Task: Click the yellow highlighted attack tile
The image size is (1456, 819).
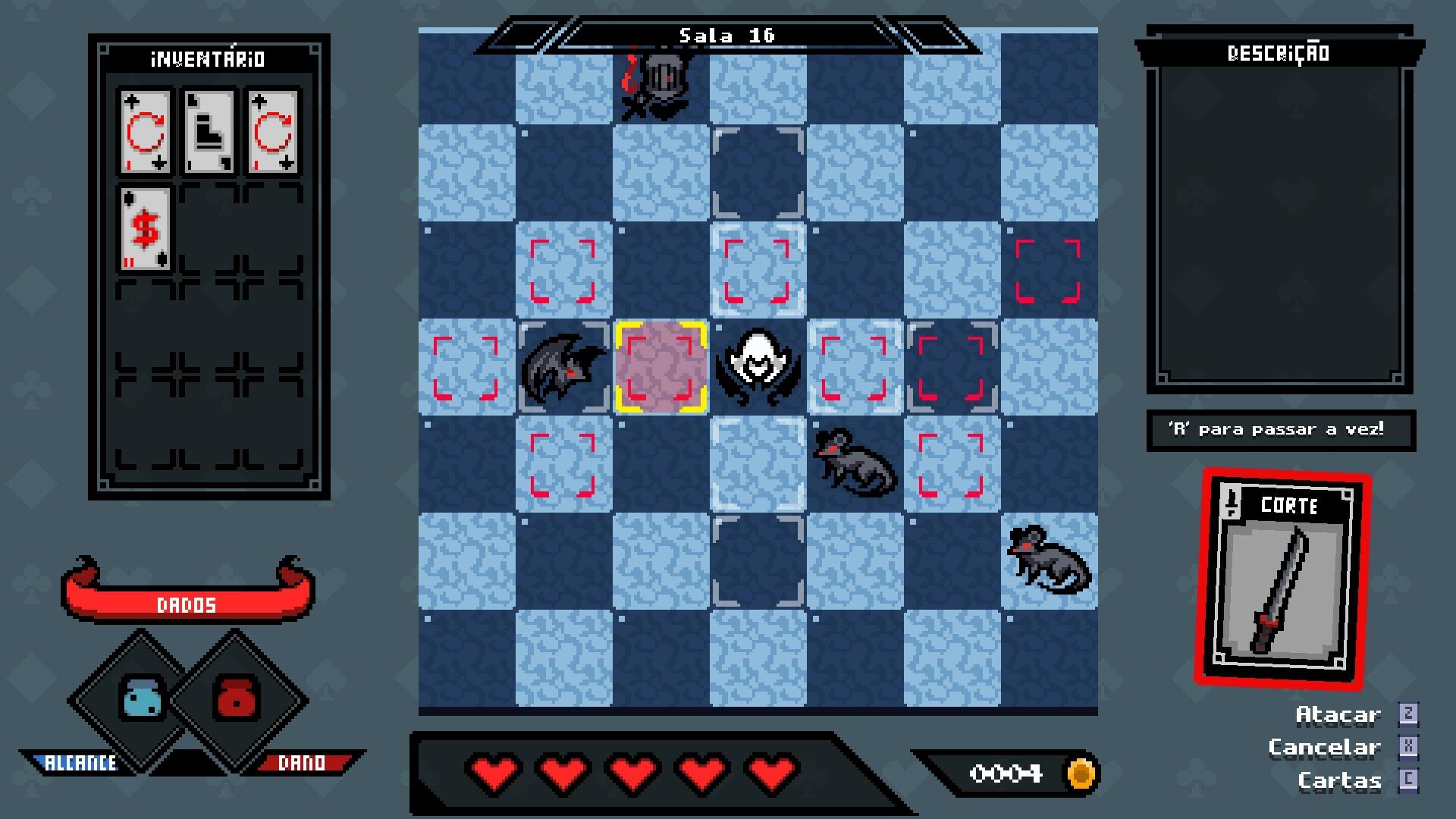Action: (661, 366)
